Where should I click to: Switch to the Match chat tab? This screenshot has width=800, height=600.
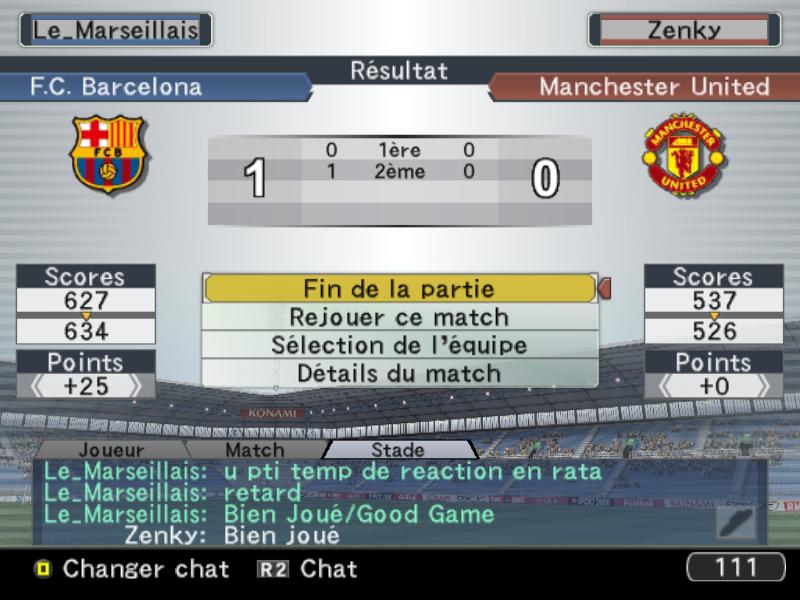pos(255,451)
